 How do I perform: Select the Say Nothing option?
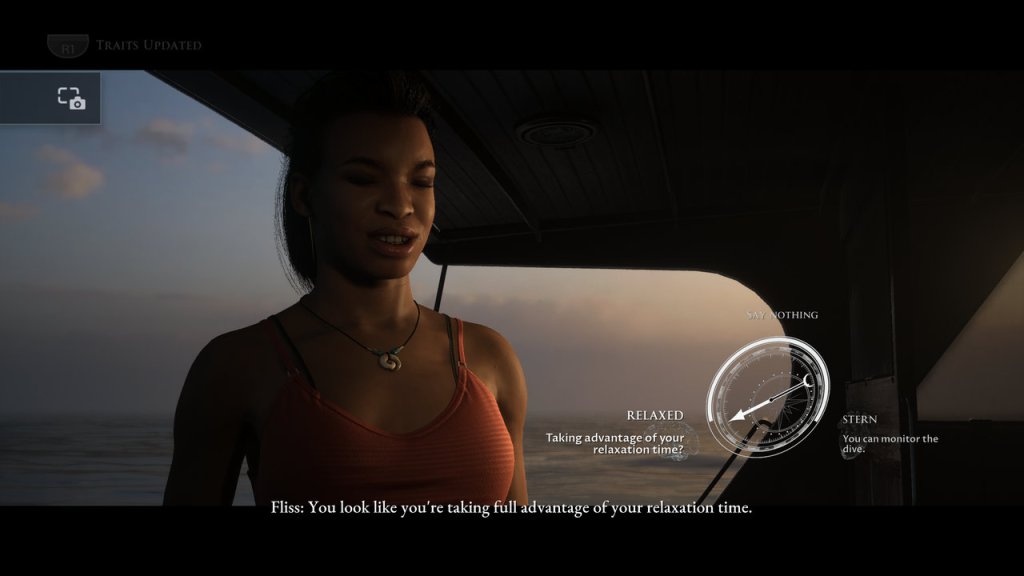click(782, 315)
